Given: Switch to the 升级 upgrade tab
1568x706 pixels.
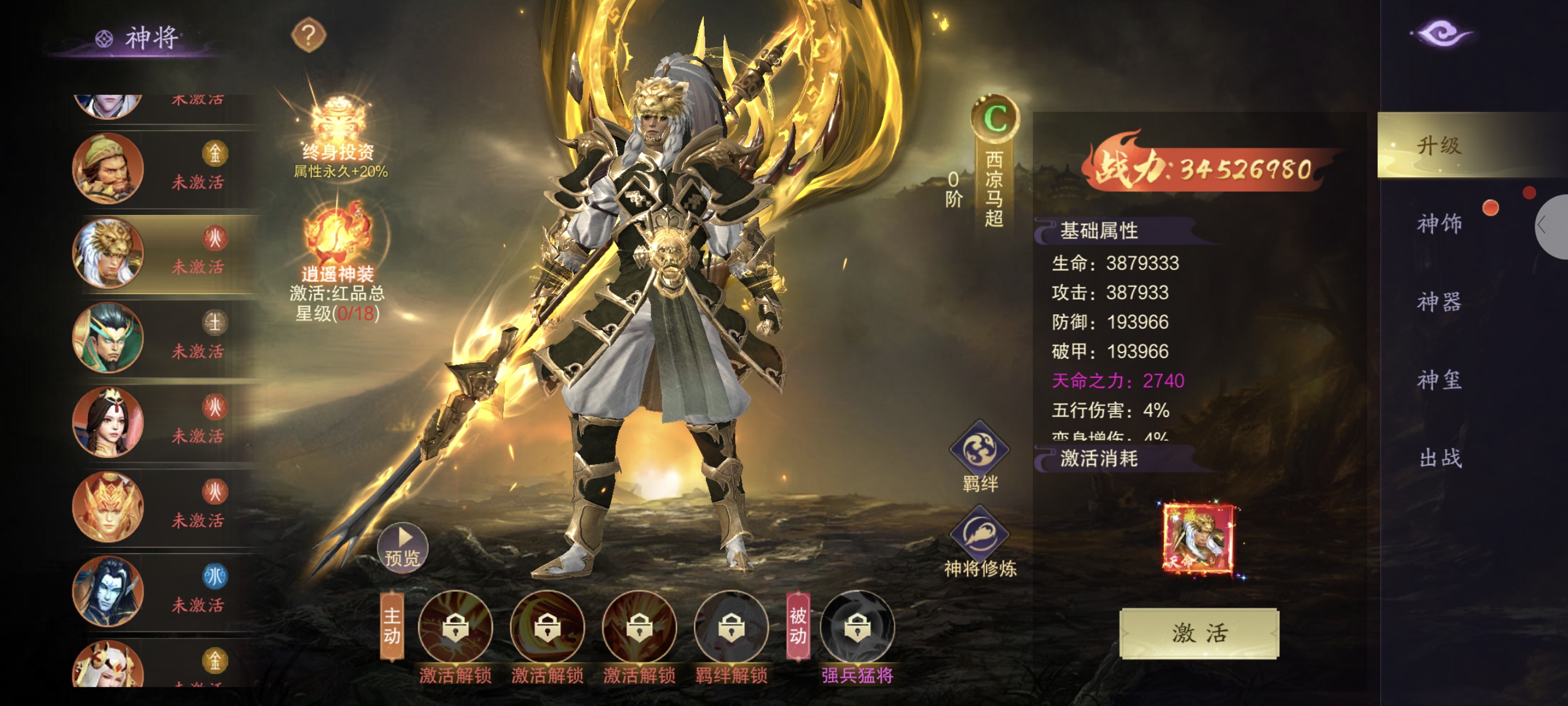Looking at the screenshot, I should pos(1439,145).
